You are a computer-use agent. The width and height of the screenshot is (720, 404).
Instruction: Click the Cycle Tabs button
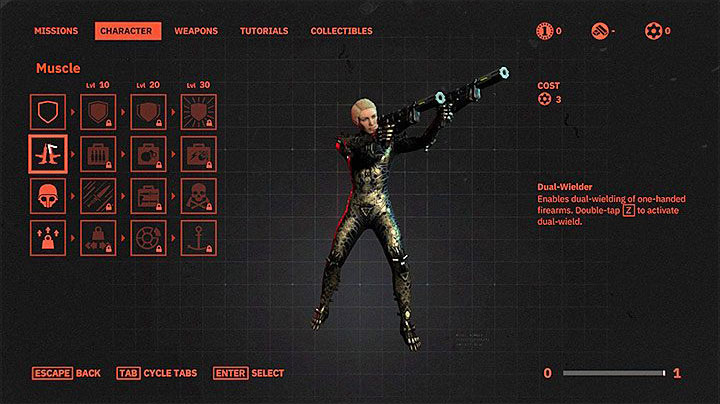pos(156,373)
